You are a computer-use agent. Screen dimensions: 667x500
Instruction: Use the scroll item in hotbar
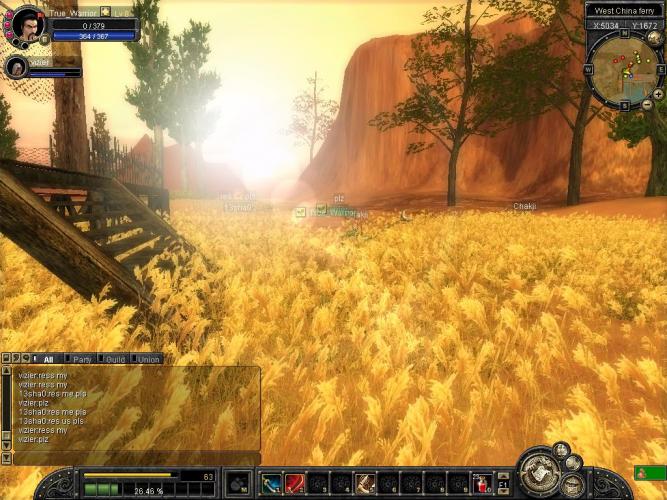(366, 484)
